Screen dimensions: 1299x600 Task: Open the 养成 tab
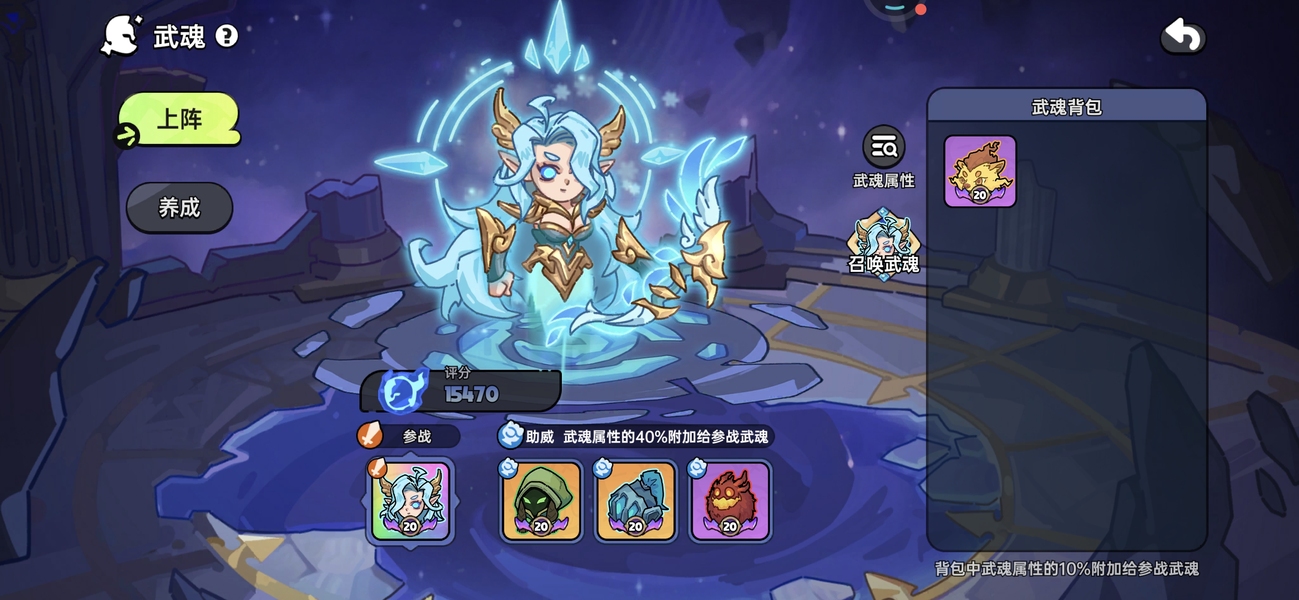(x=180, y=208)
